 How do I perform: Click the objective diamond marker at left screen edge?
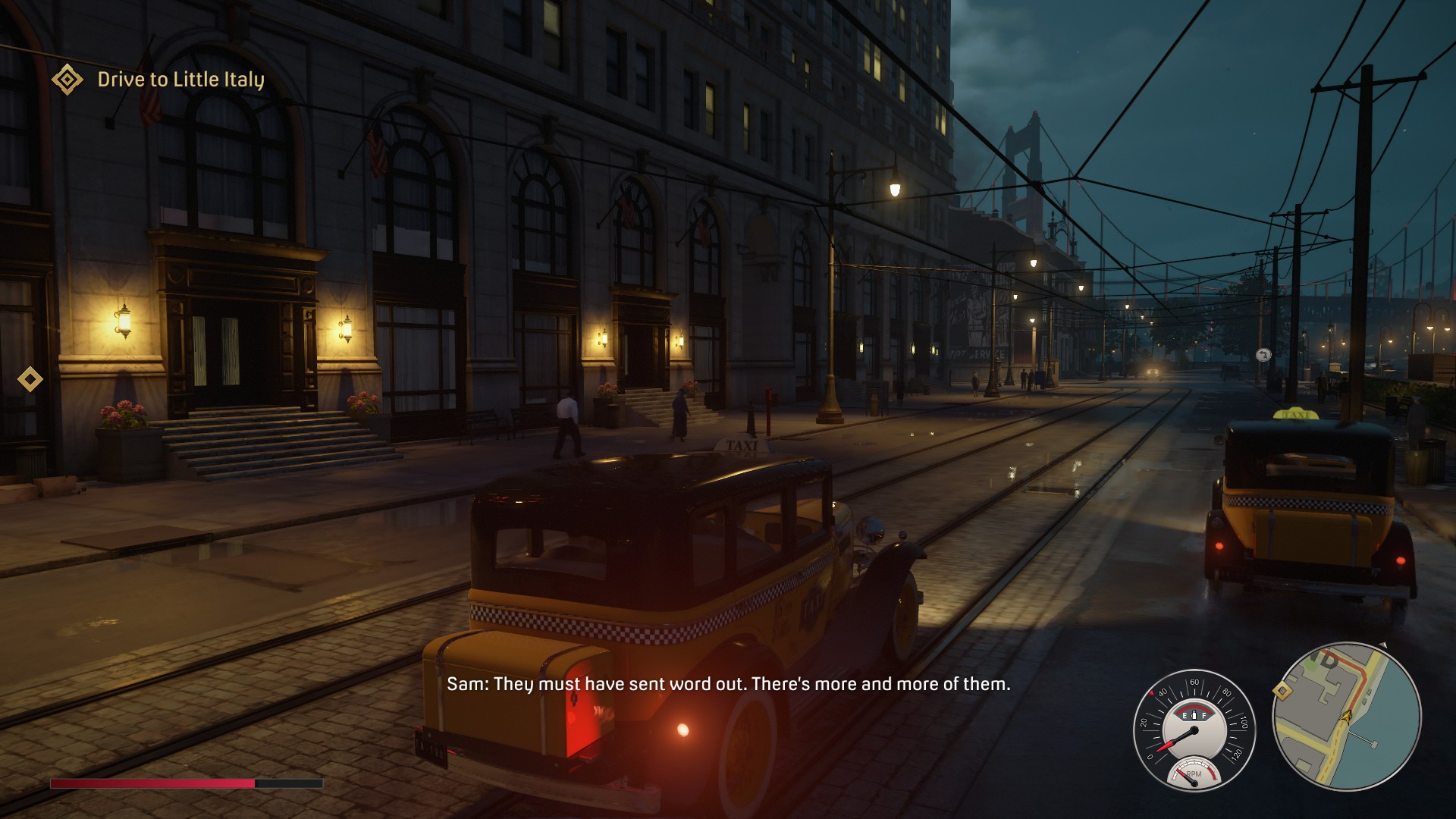(30, 379)
